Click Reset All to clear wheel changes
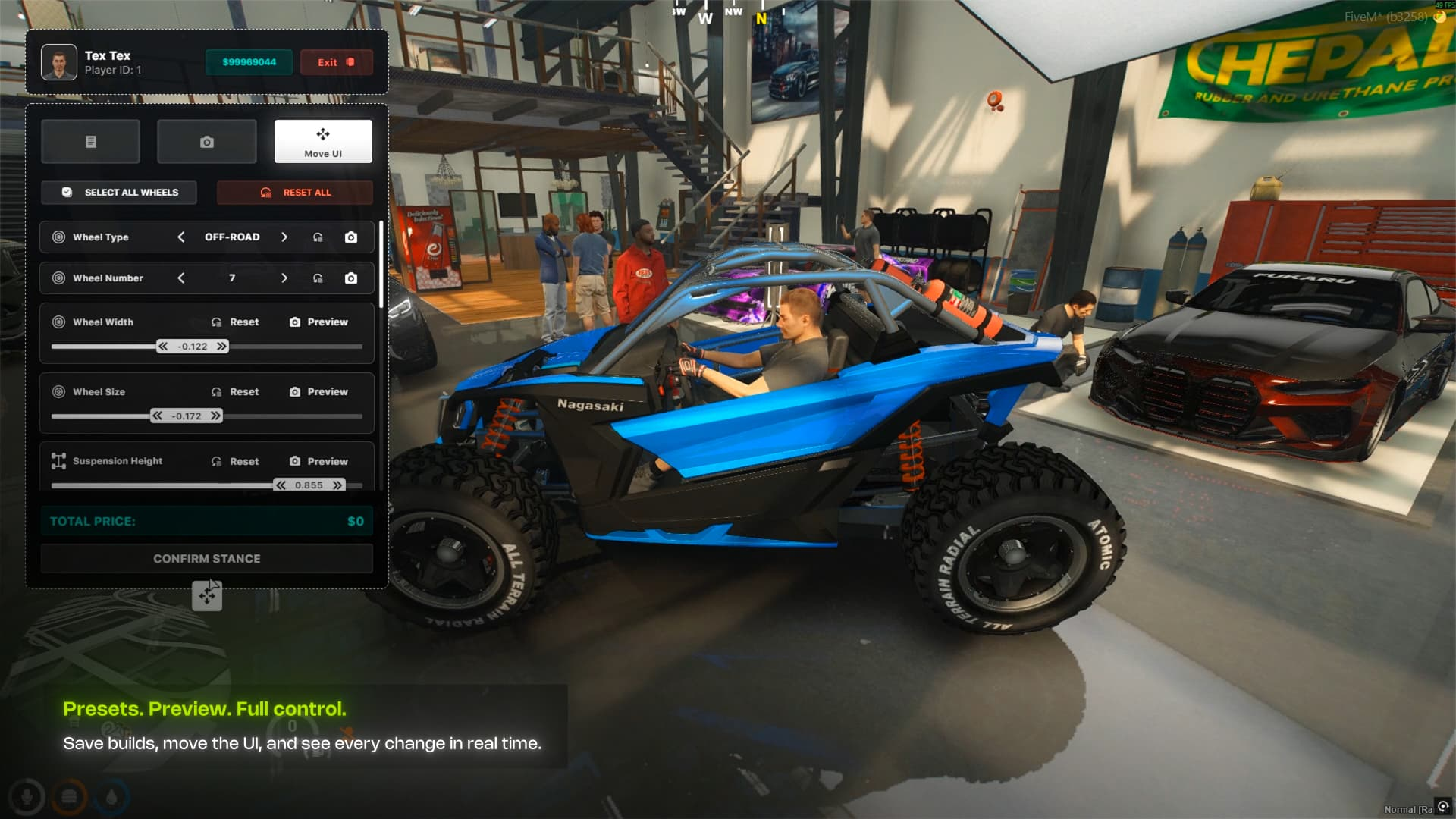This screenshot has height=819, width=1456. (x=295, y=192)
